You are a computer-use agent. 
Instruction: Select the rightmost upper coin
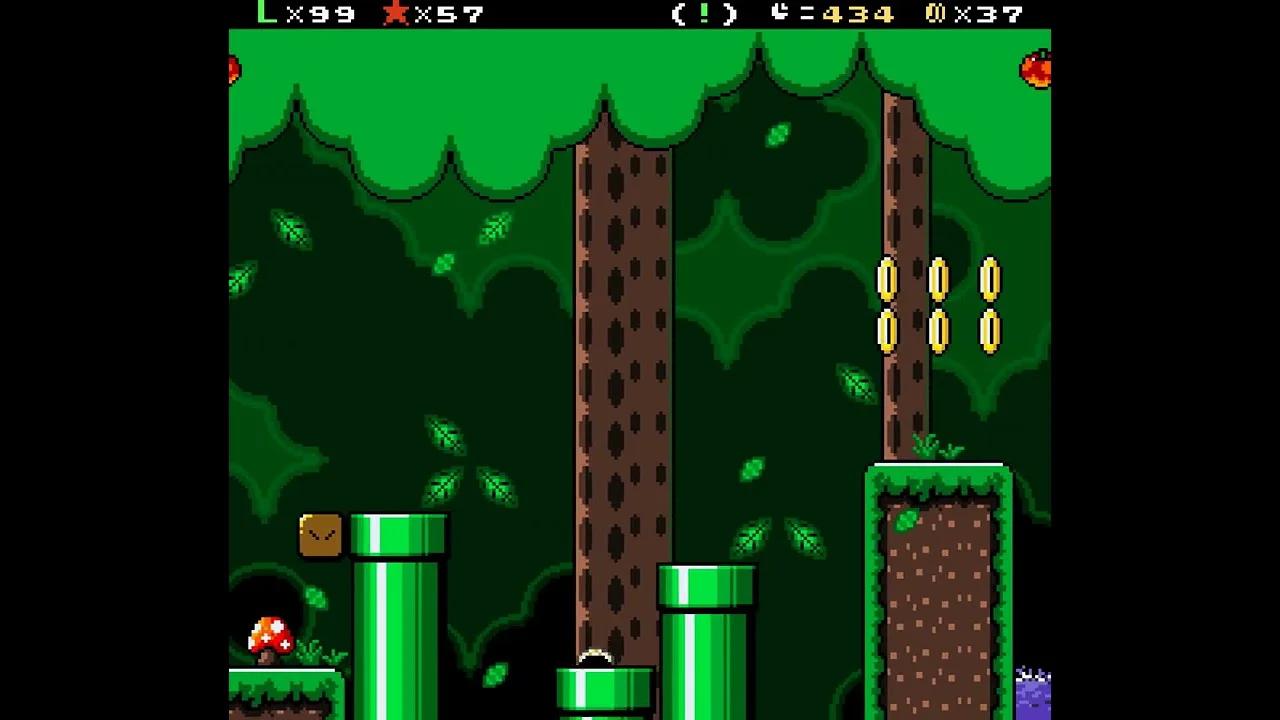(x=991, y=280)
